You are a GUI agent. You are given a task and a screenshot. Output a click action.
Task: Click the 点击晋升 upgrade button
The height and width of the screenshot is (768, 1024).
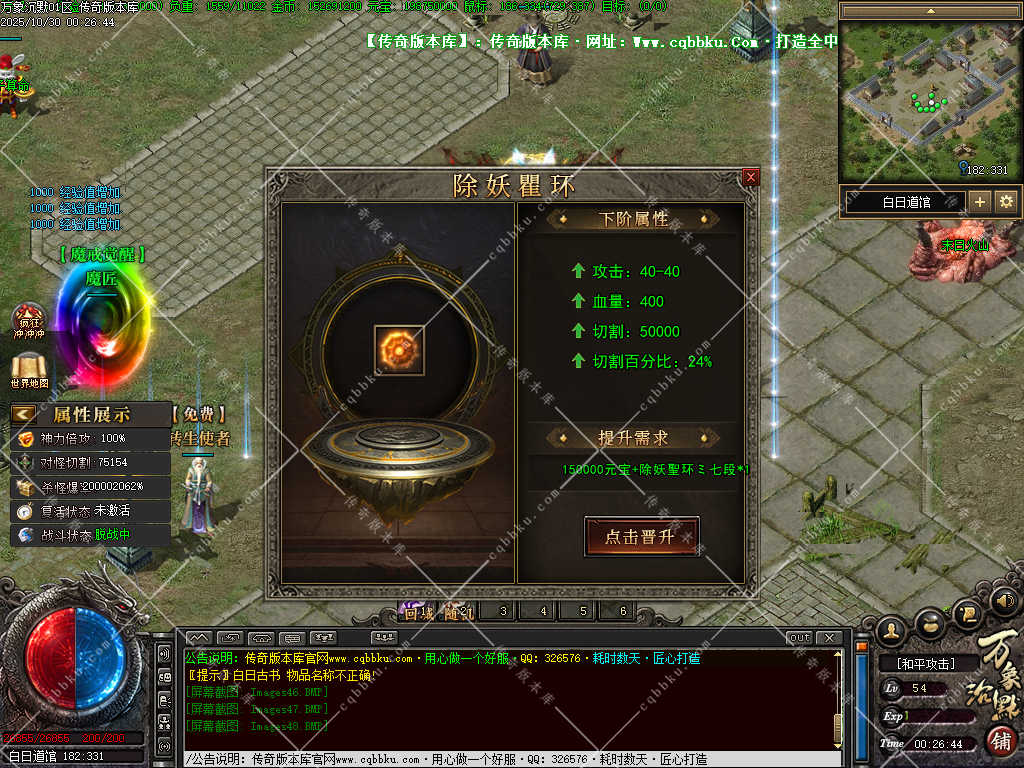pyautogui.click(x=641, y=537)
